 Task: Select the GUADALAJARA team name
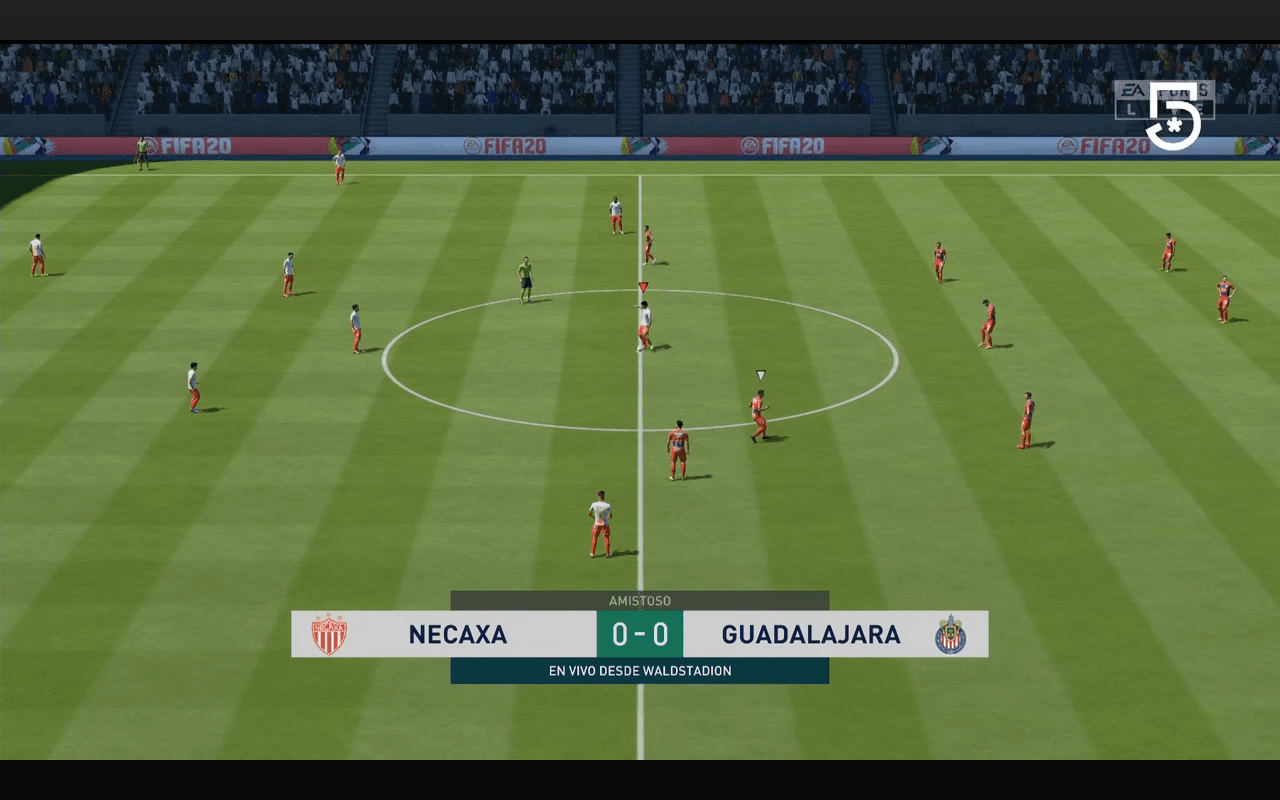810,634
